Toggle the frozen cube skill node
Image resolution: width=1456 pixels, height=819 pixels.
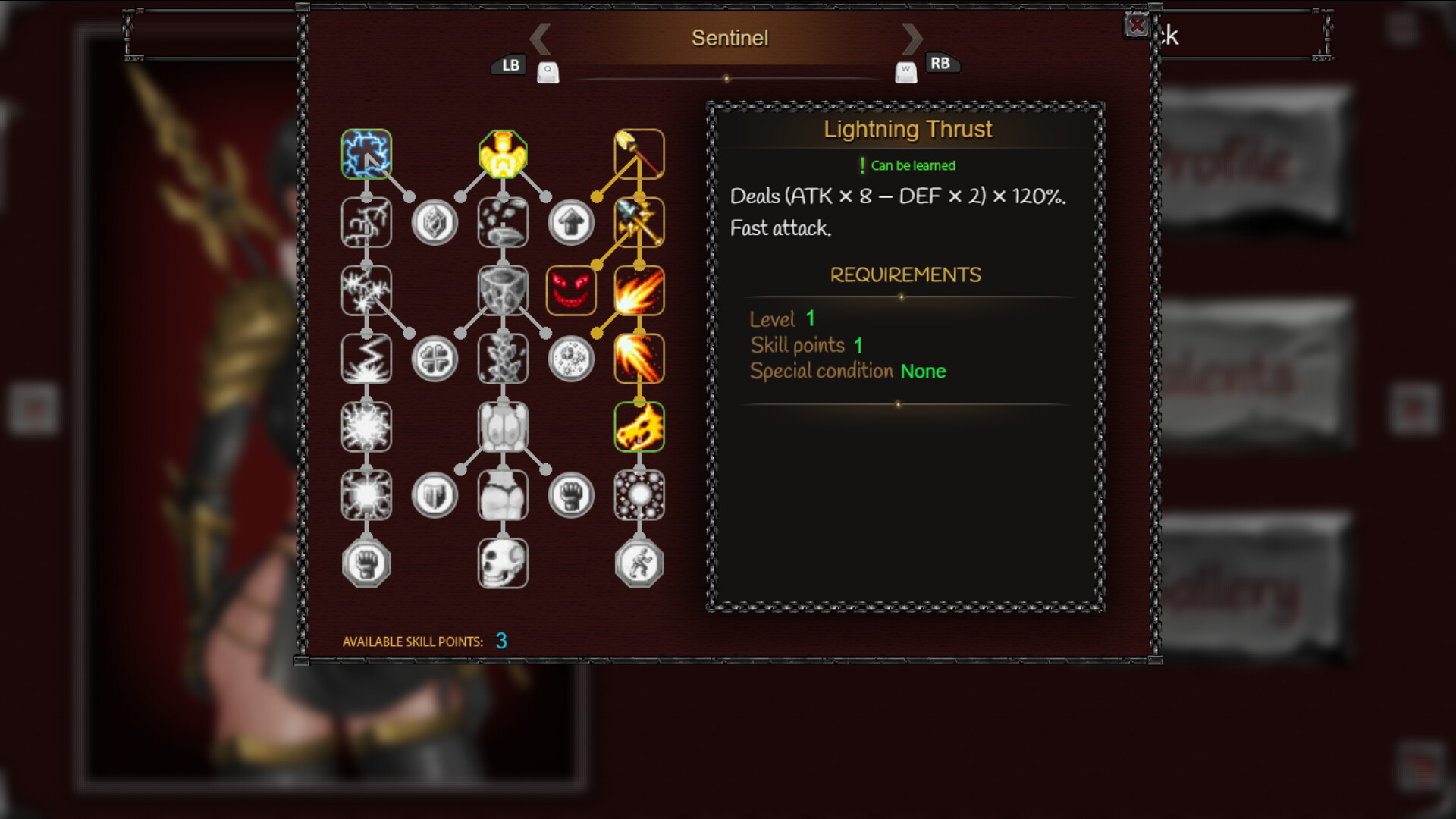pyautogui.click(x=504, y=290)
